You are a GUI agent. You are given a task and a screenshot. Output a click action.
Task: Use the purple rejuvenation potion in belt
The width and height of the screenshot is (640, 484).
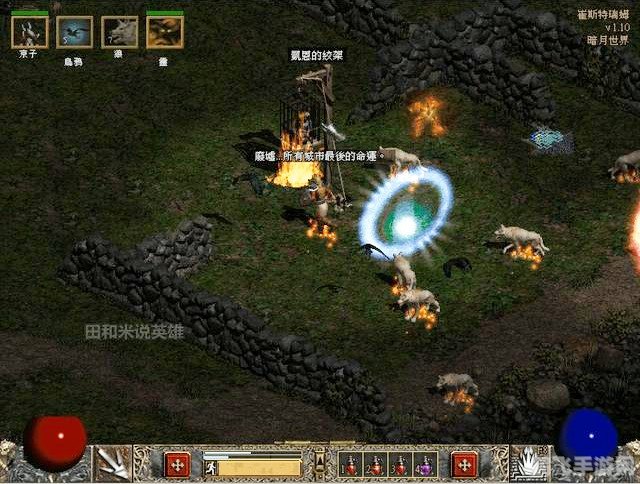coord(425,465)
